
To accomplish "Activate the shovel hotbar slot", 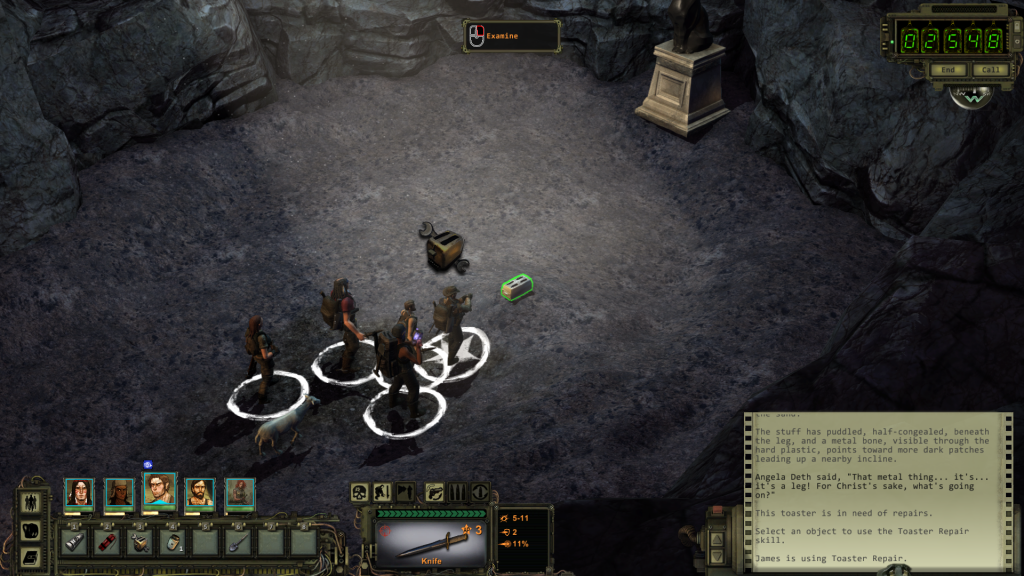I will point(236,542).
